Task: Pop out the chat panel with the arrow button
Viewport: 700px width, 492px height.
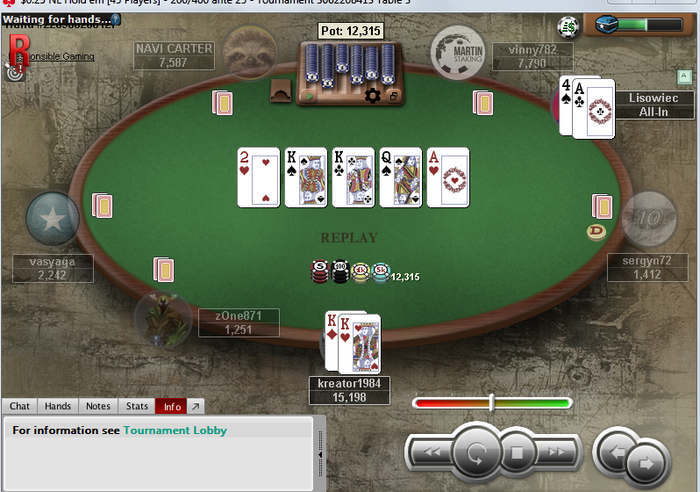Action: click(x=195, y=406)
